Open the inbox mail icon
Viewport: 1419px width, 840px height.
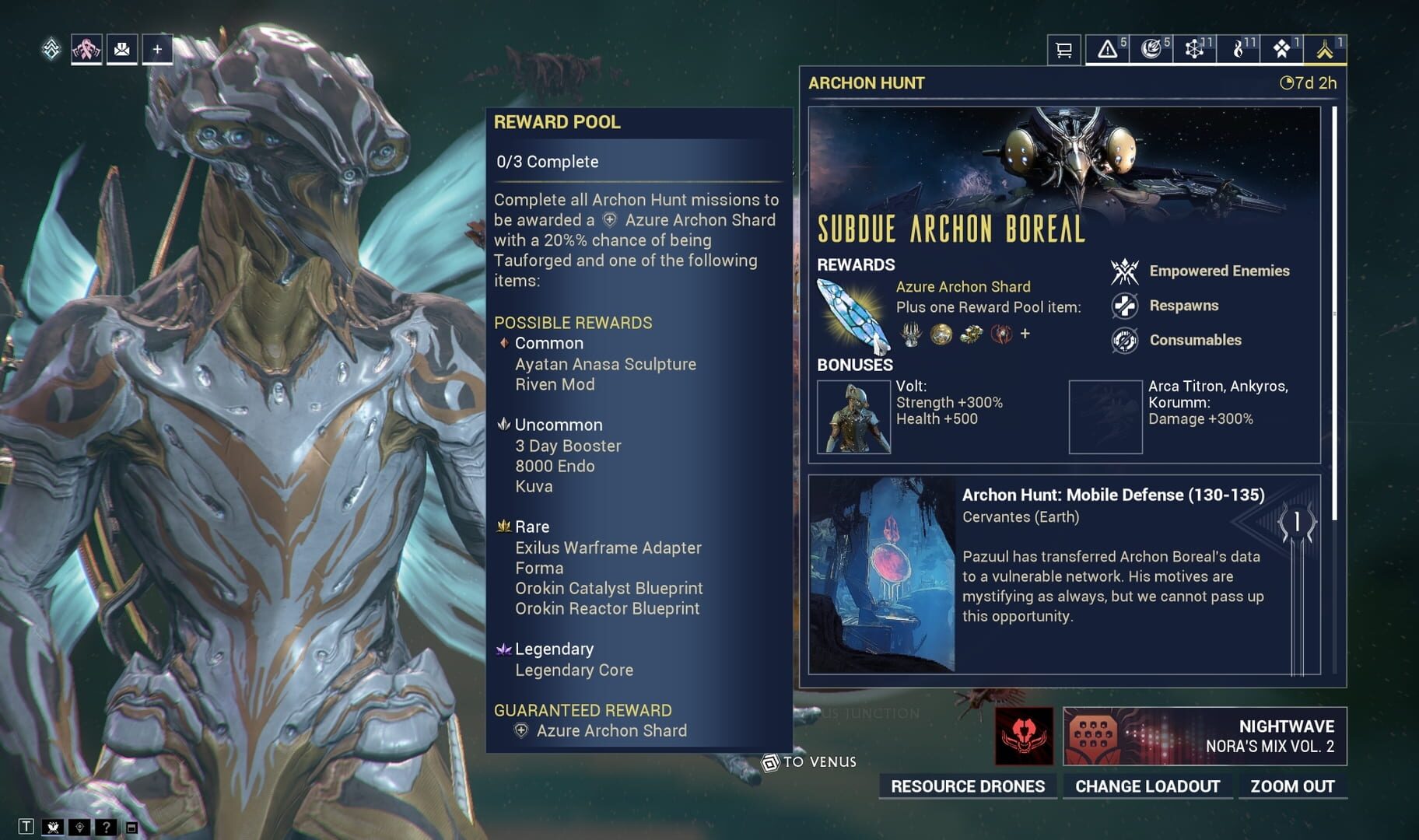pos(121,48)
